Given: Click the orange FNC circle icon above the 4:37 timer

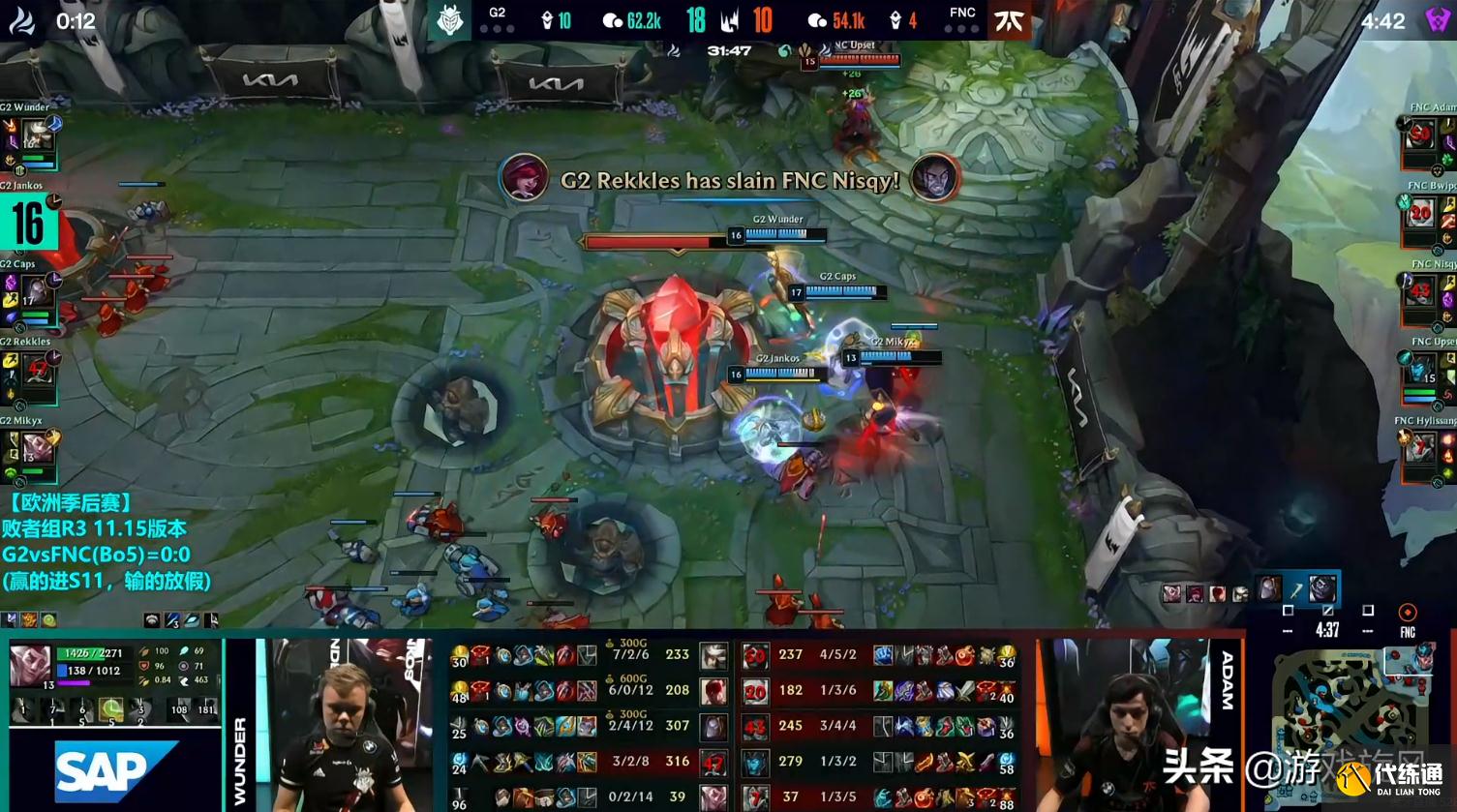Looking at the screenshot, I should (1406, 611).
